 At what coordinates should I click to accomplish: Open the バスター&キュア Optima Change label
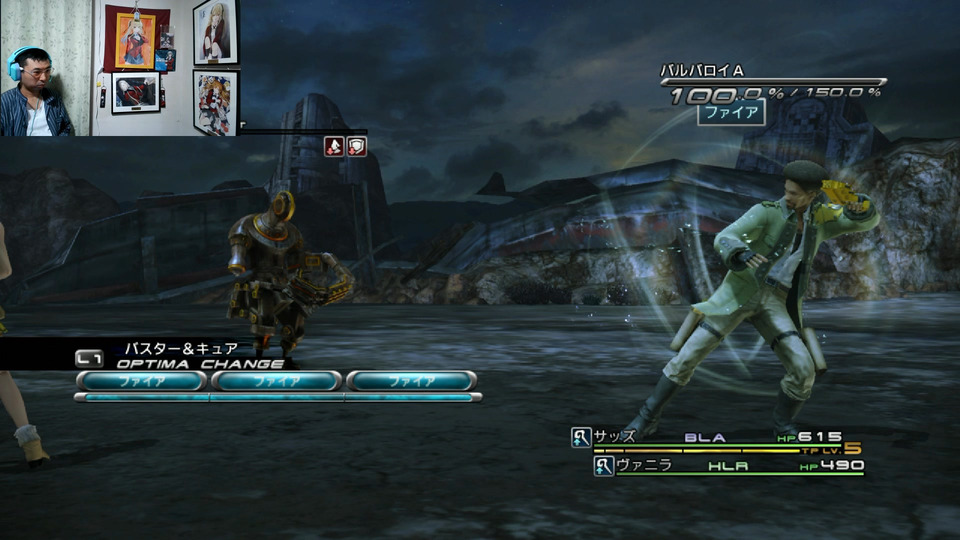(181, 349)
